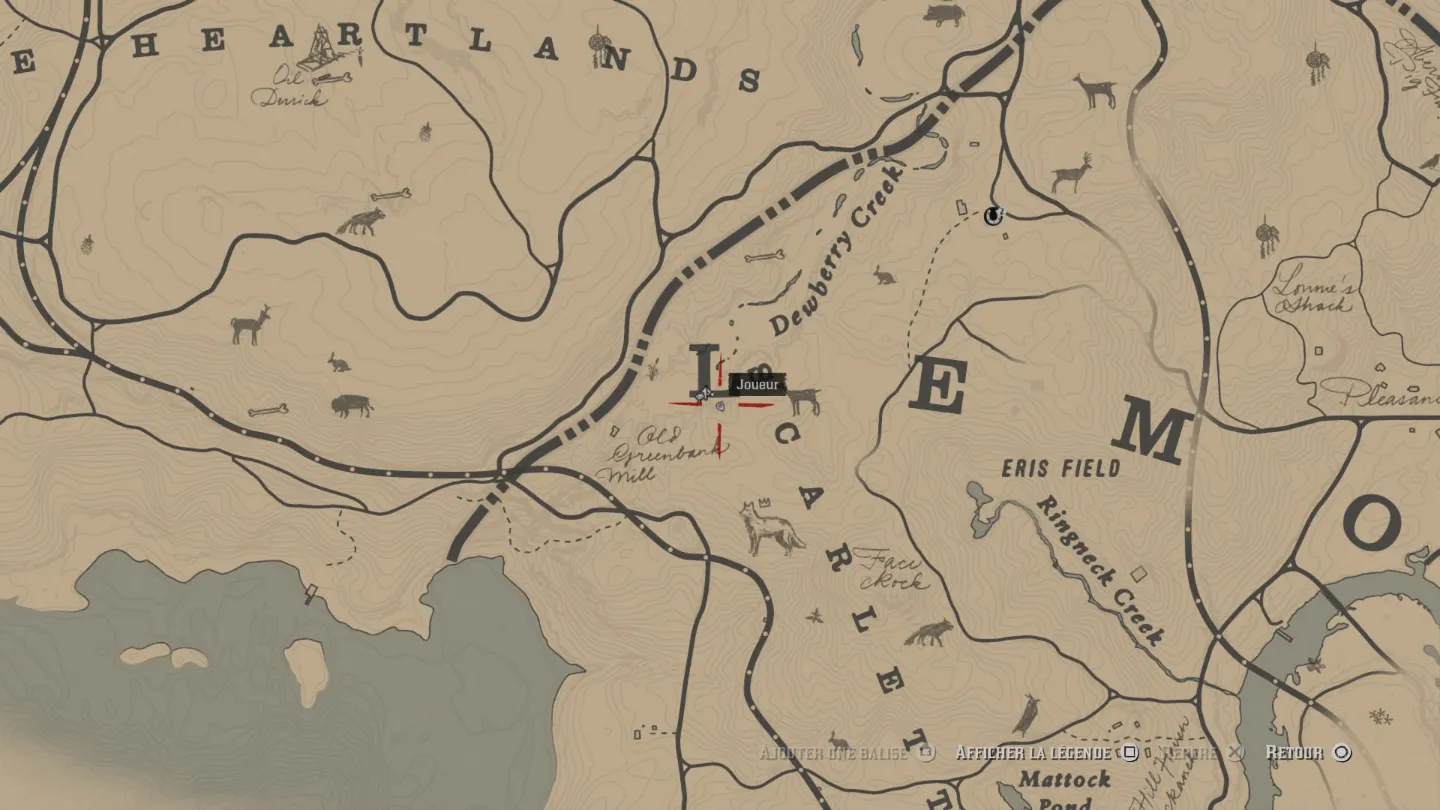Click the wolf icon beneath the bone
The height and width of the screenshot is (810, 1440).
coord(360,222)
